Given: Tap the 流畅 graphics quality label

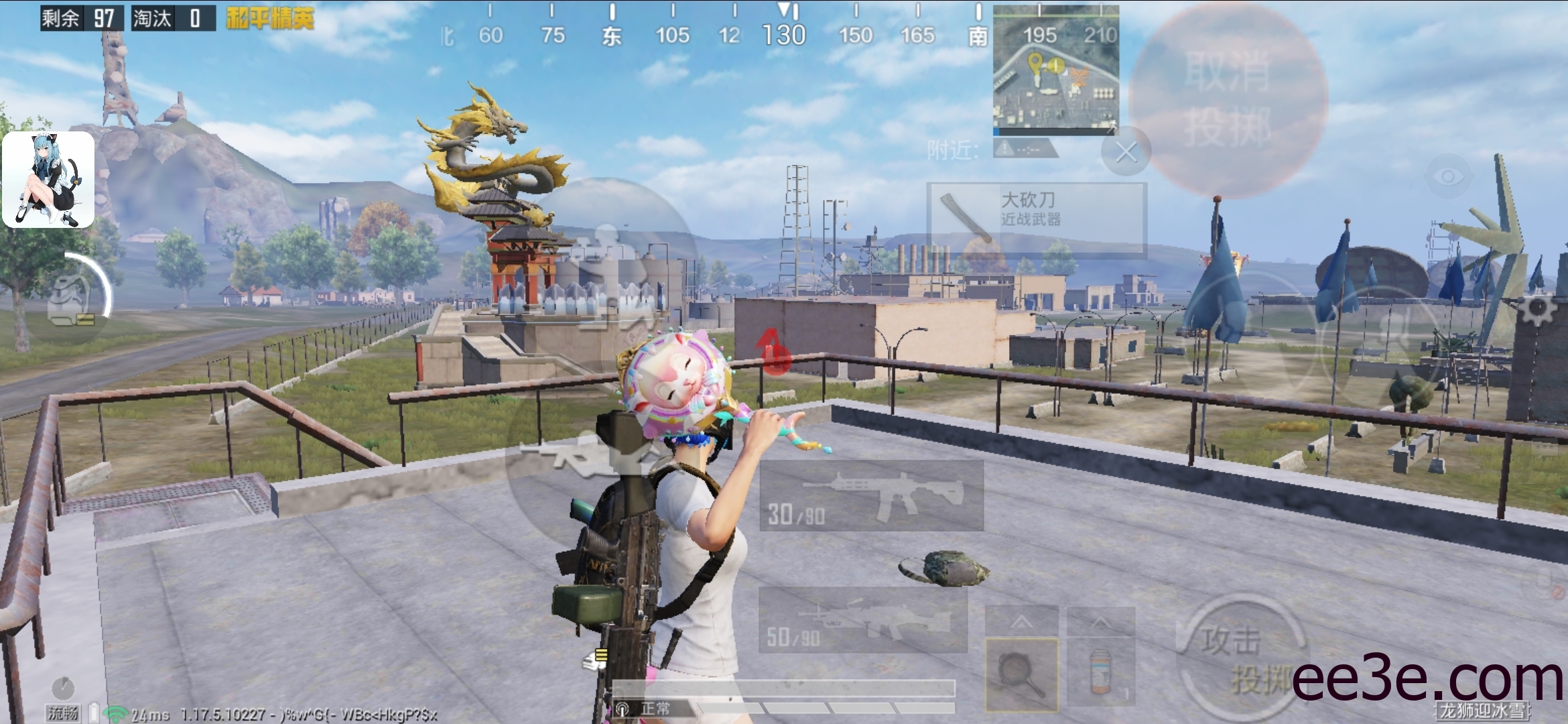Looking at the screenshot, I should click(x=62, y=713).
